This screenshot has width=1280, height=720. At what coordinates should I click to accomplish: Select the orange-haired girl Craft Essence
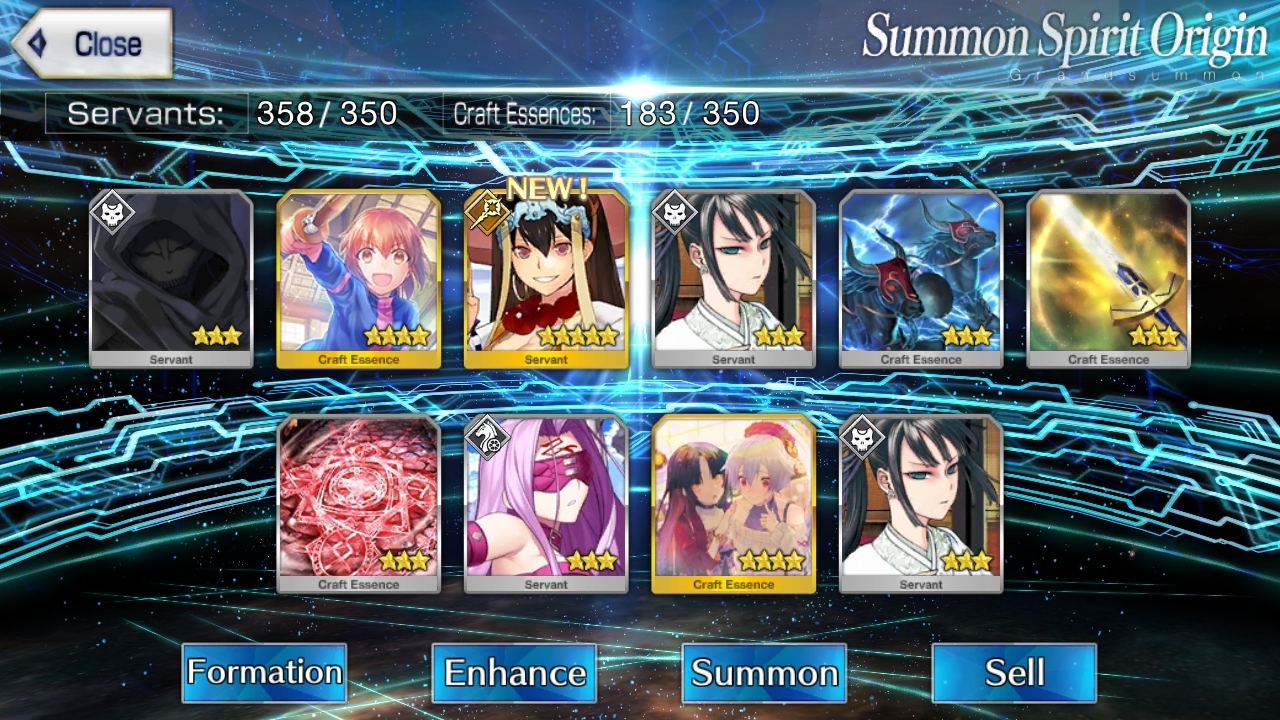(358, 278)
